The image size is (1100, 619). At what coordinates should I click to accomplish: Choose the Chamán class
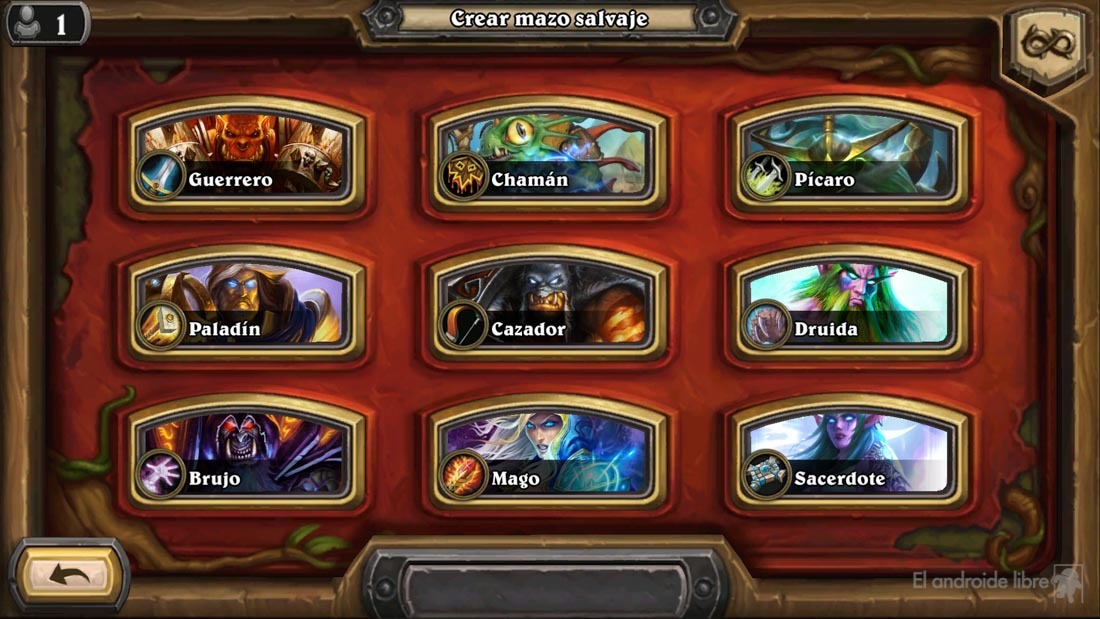click(548, 155)
